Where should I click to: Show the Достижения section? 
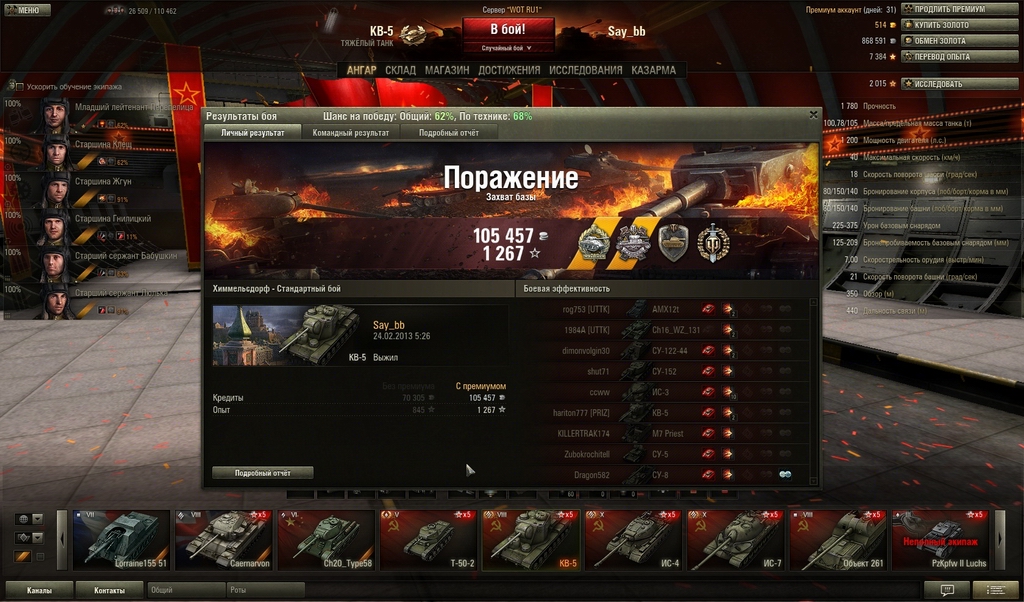(509, 70)
